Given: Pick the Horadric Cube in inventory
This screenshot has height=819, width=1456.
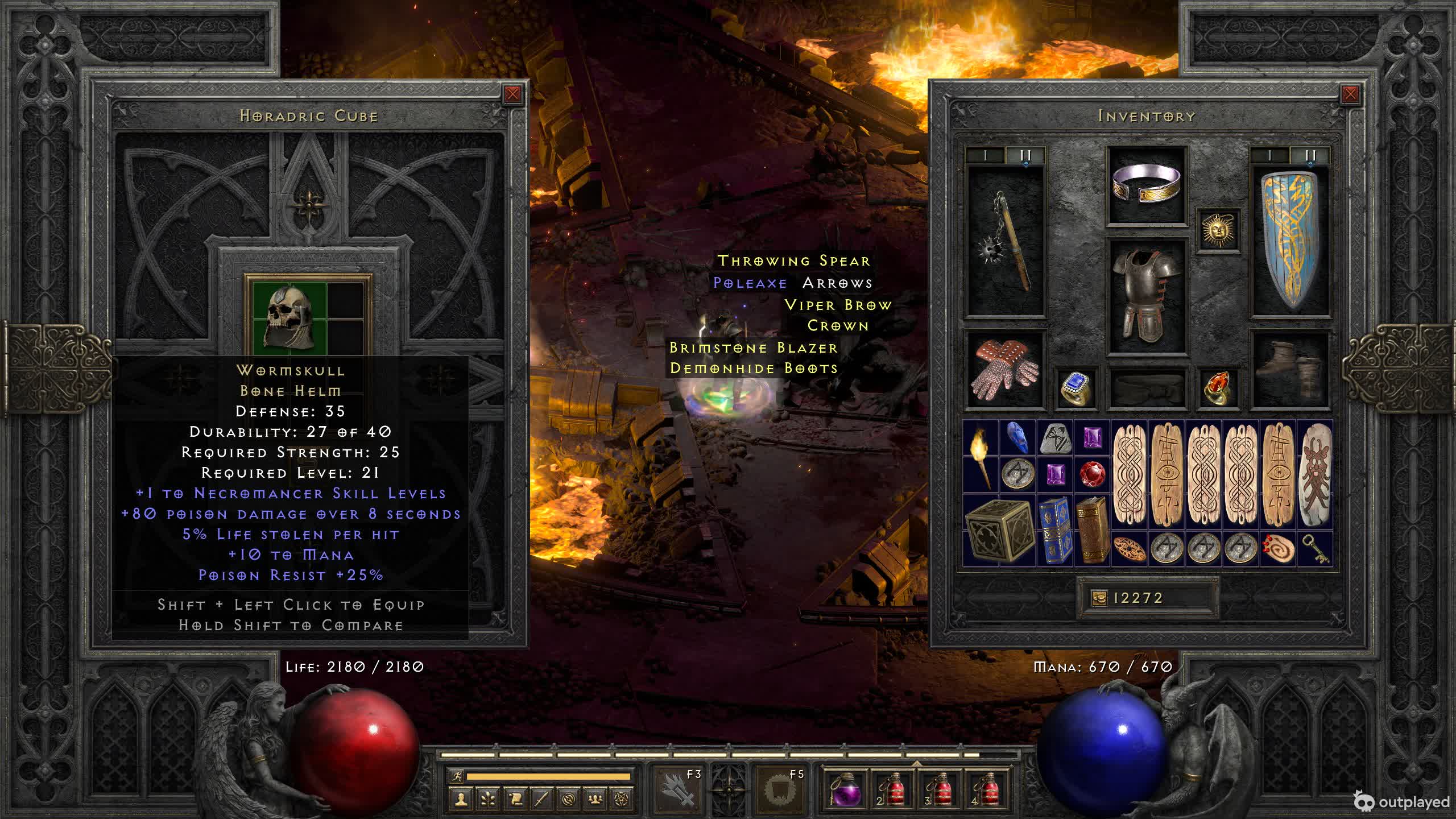Looking at the screenshot, I should pos(999,530).
